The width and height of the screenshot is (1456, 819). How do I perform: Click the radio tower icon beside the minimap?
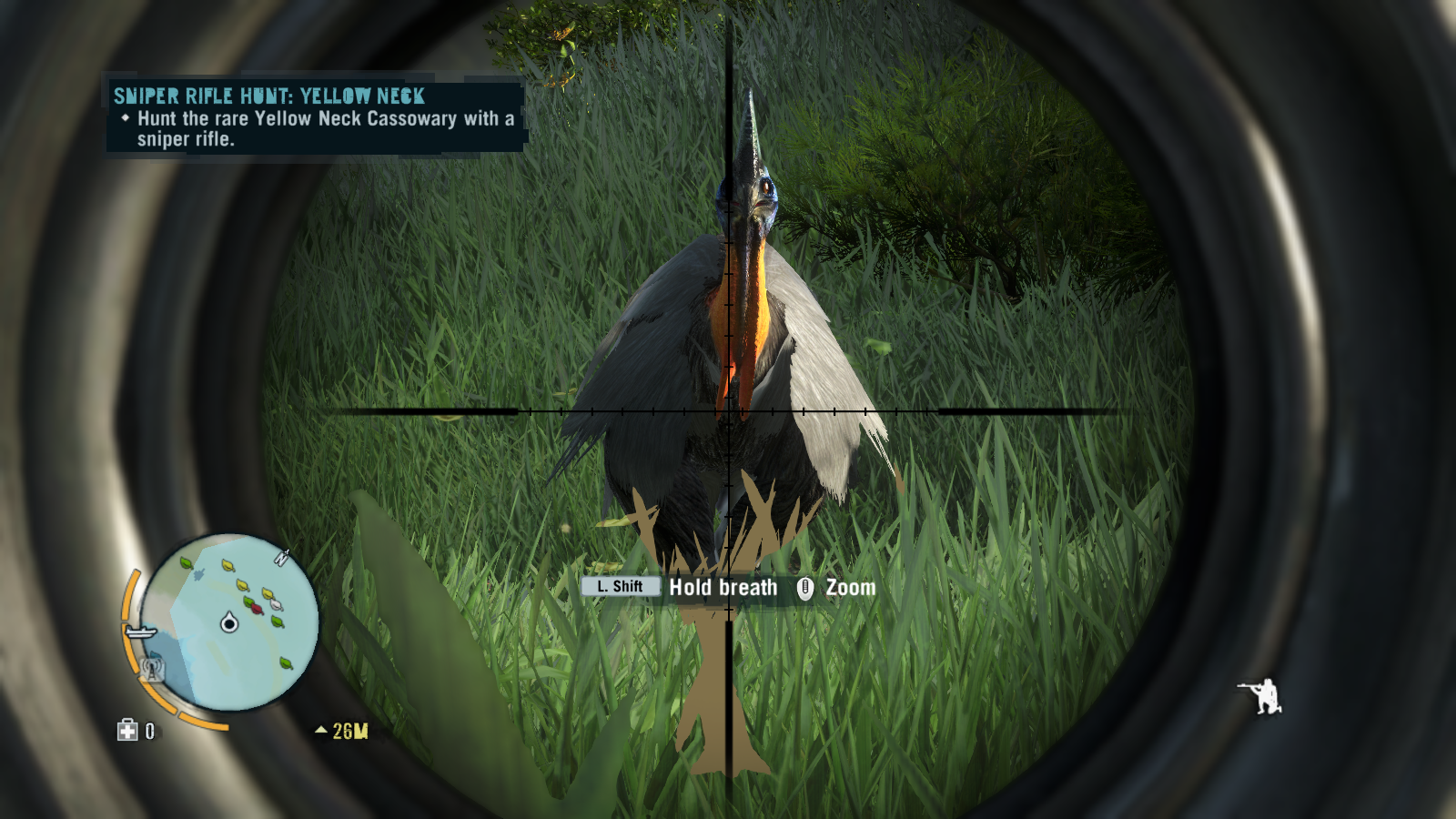pyautogui.click(x=152, y=666)
